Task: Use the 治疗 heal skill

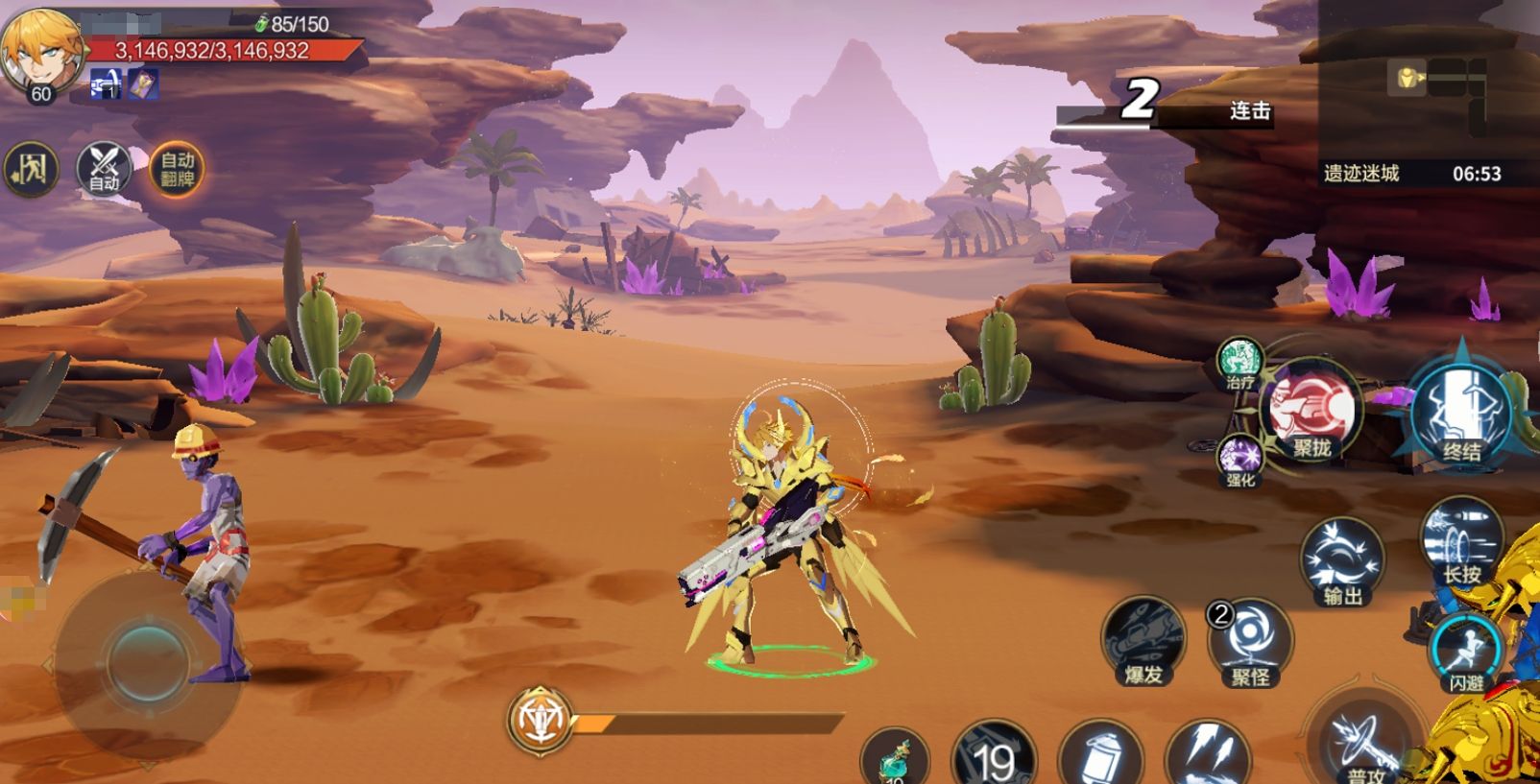Action: (x=1239, y=363)
